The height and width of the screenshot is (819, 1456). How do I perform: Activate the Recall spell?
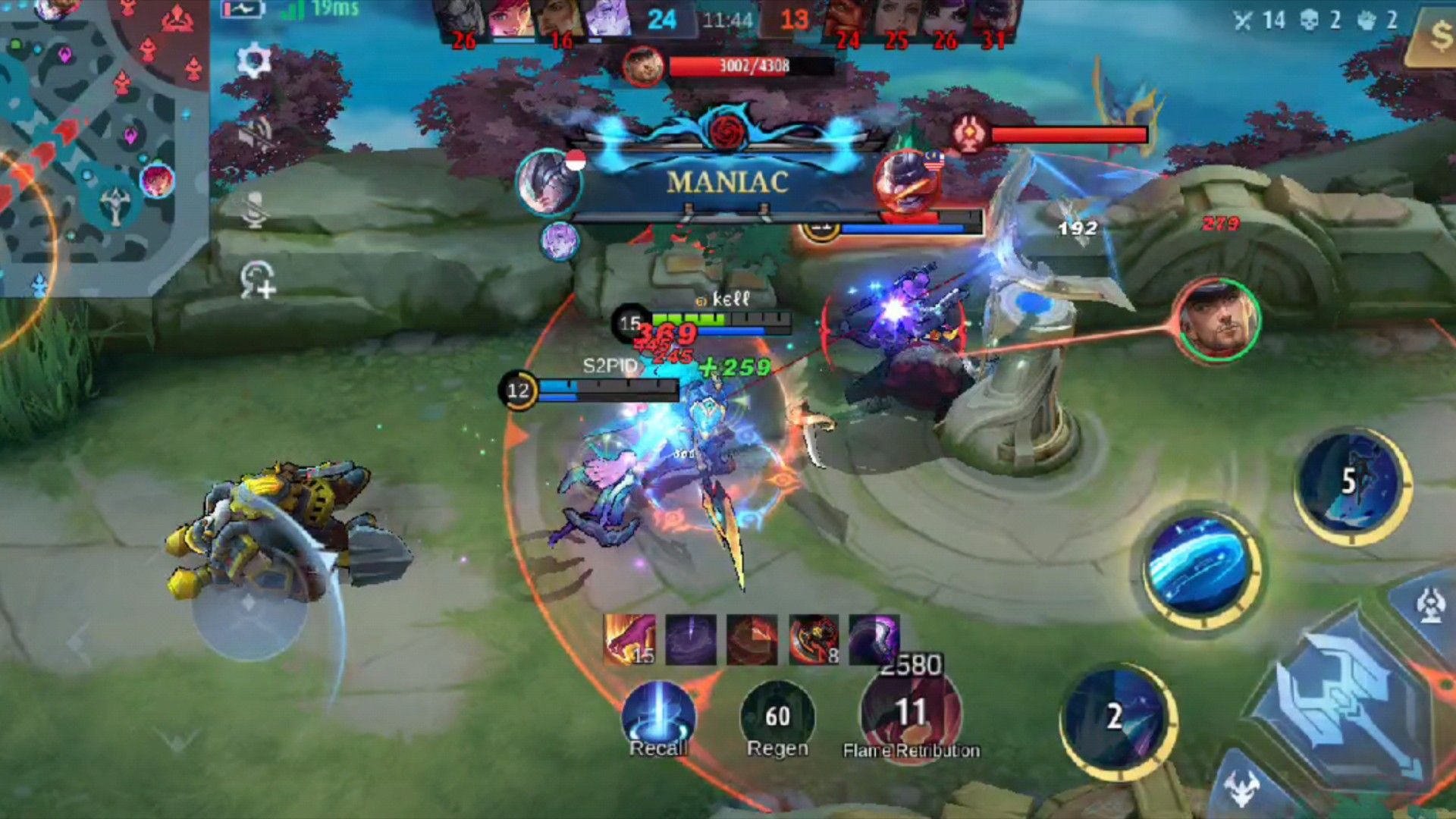658,718
